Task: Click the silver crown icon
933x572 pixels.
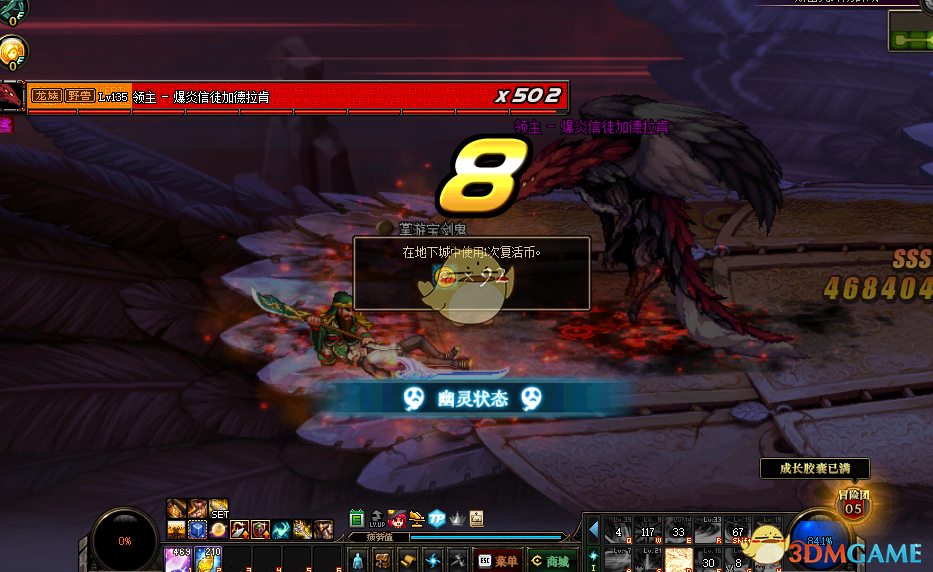Action: [457, 518]
